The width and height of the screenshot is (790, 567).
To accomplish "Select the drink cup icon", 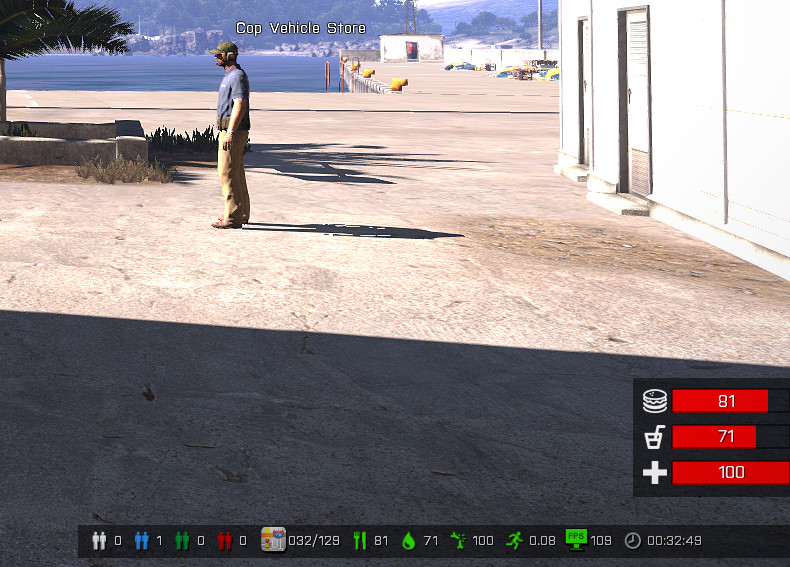I will [x=654, y=437].
